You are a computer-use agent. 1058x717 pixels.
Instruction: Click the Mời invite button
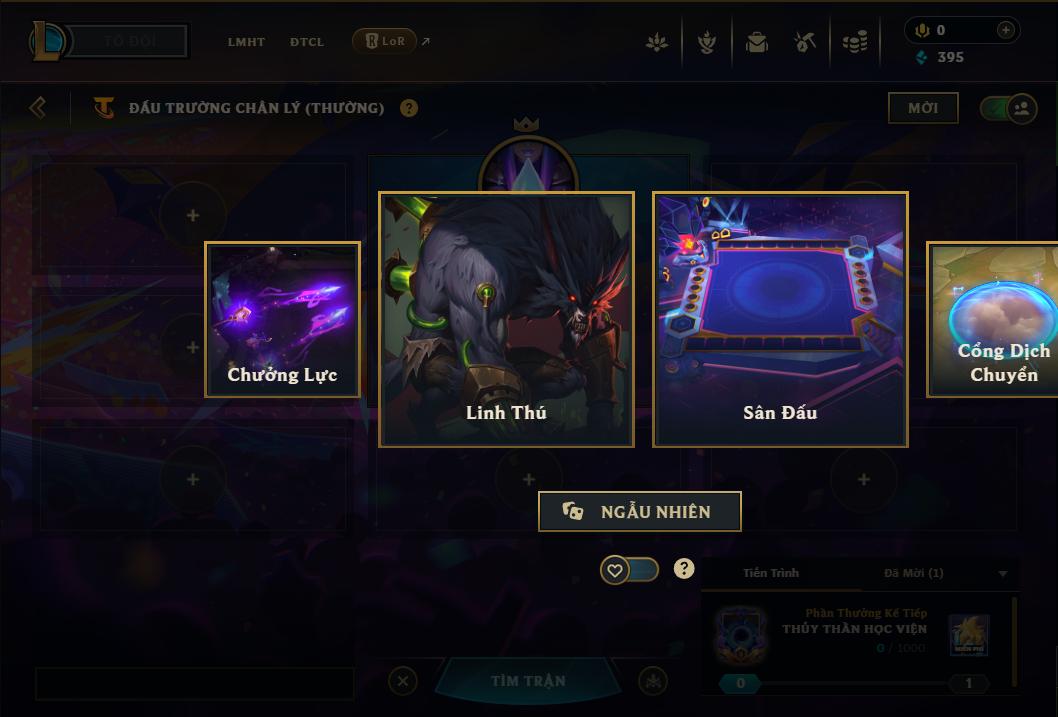tap(922, 108)
